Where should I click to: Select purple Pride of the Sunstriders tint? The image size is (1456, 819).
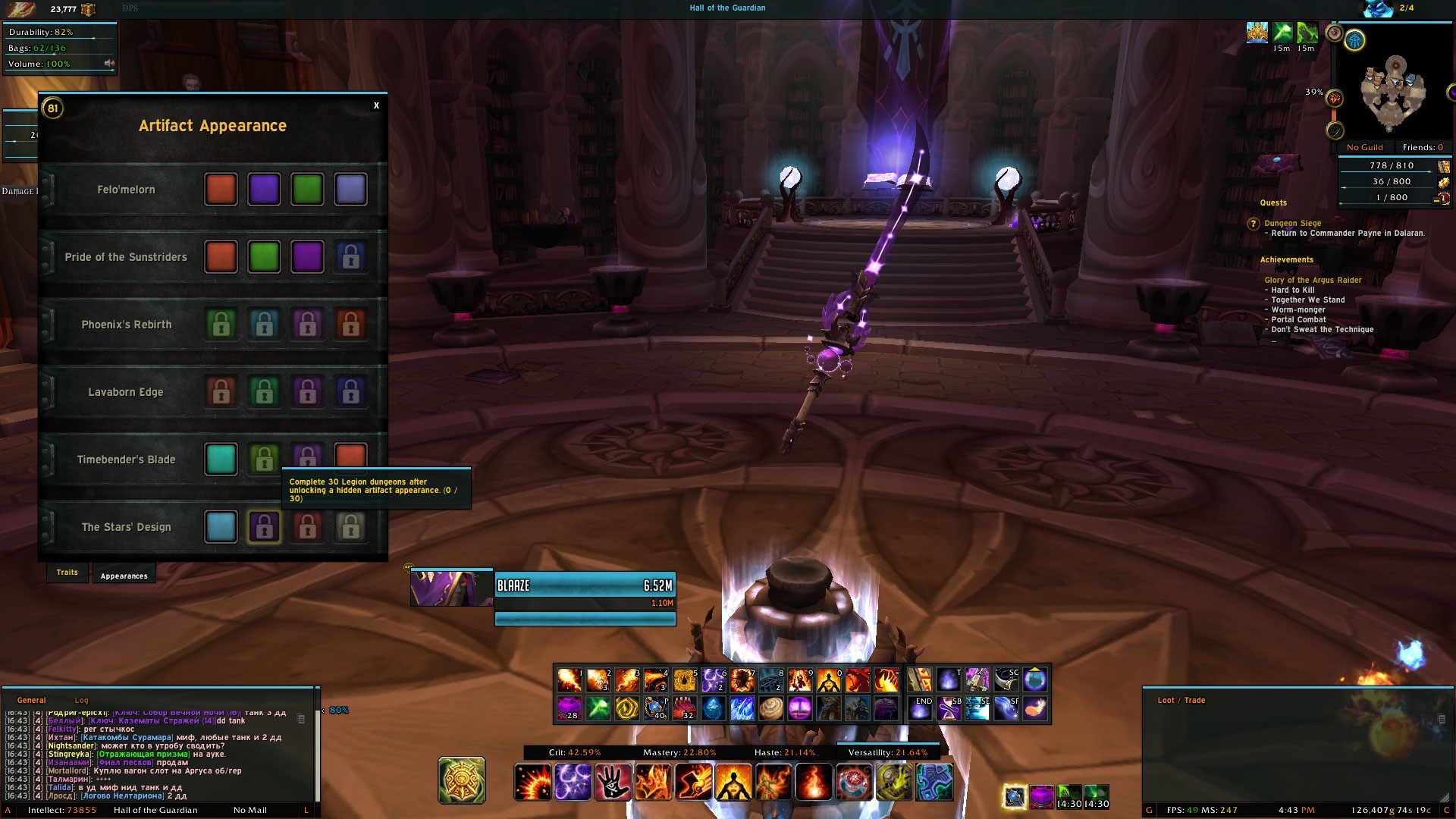click(x=307, y=257)
